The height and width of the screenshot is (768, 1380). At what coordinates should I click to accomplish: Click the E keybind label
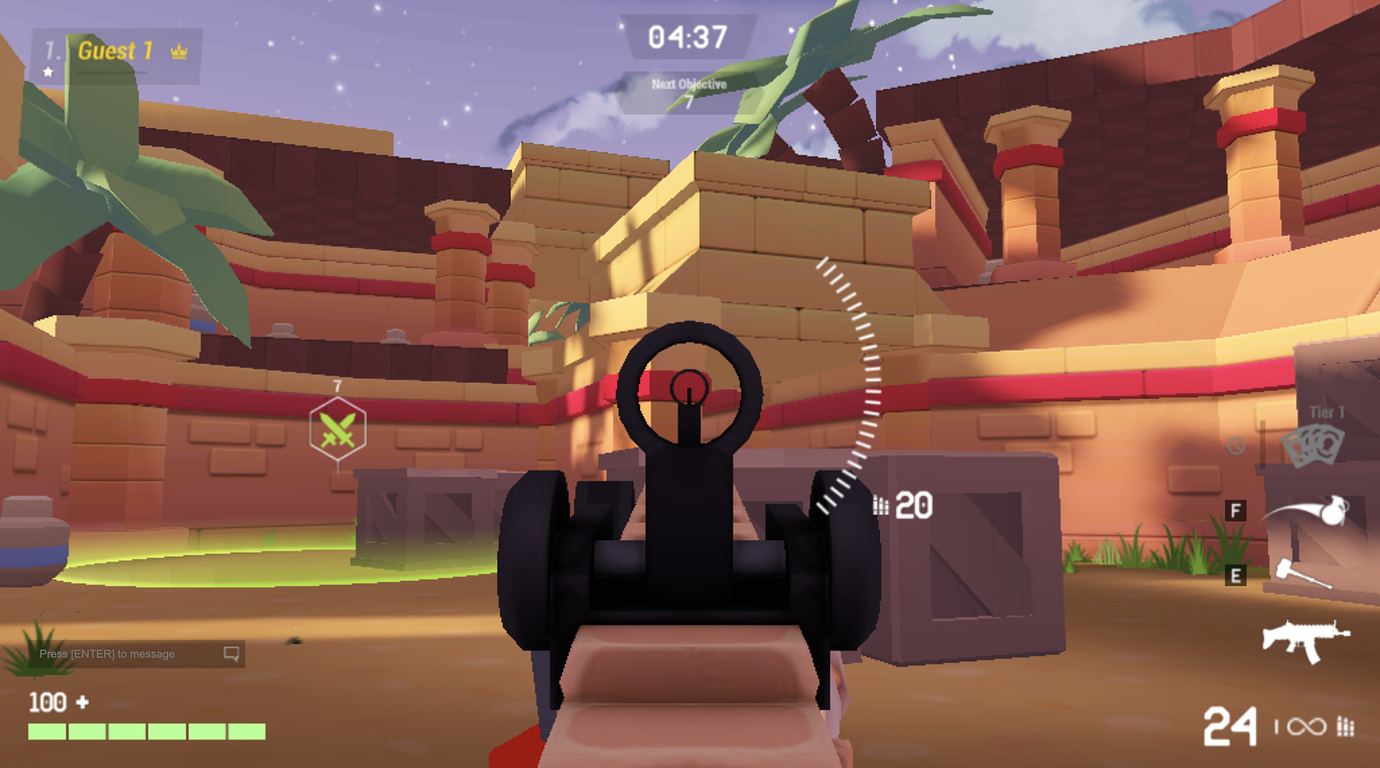[x=1237, y=574]
